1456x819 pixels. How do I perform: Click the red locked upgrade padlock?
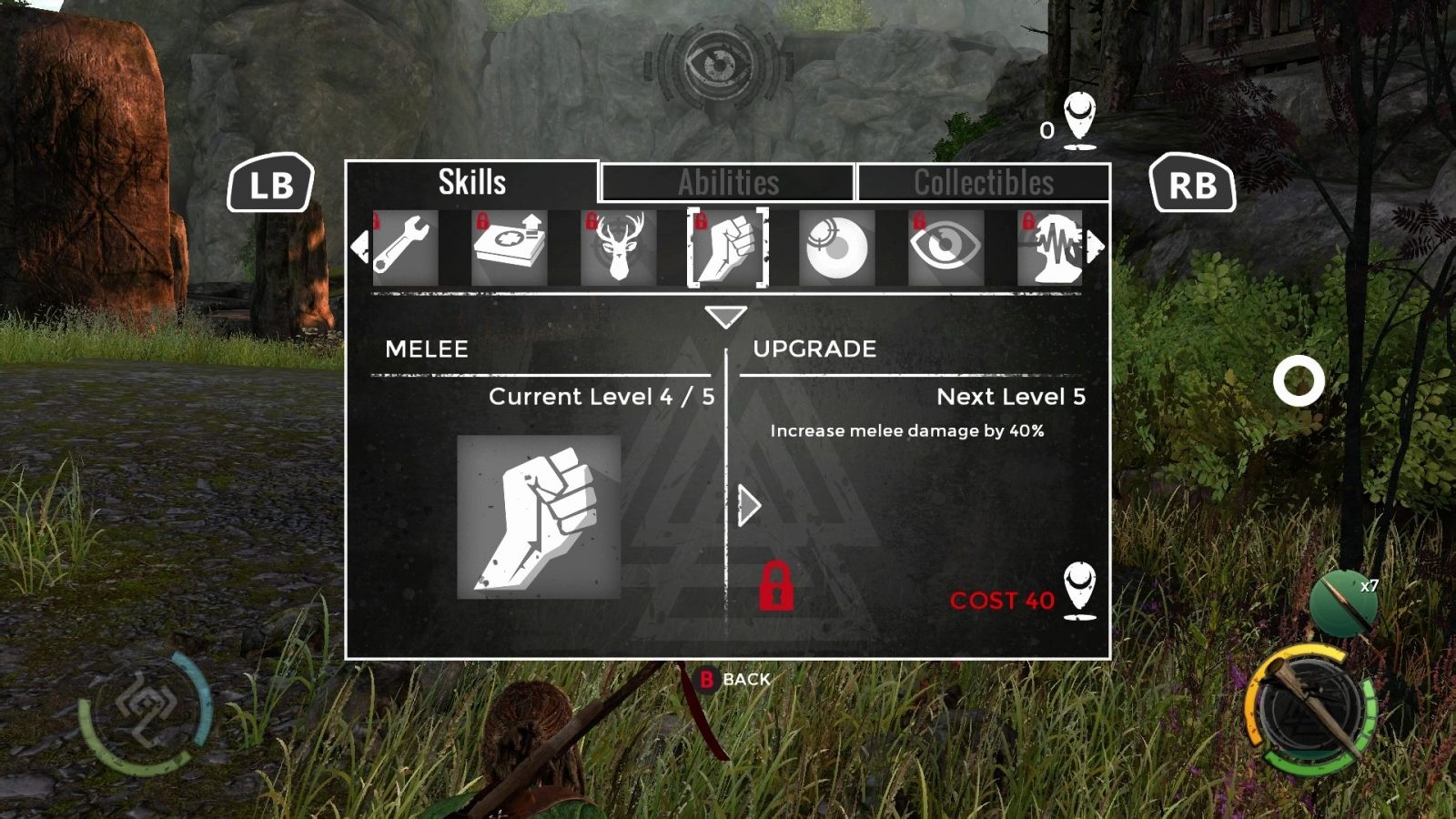(x=776, y=586)
